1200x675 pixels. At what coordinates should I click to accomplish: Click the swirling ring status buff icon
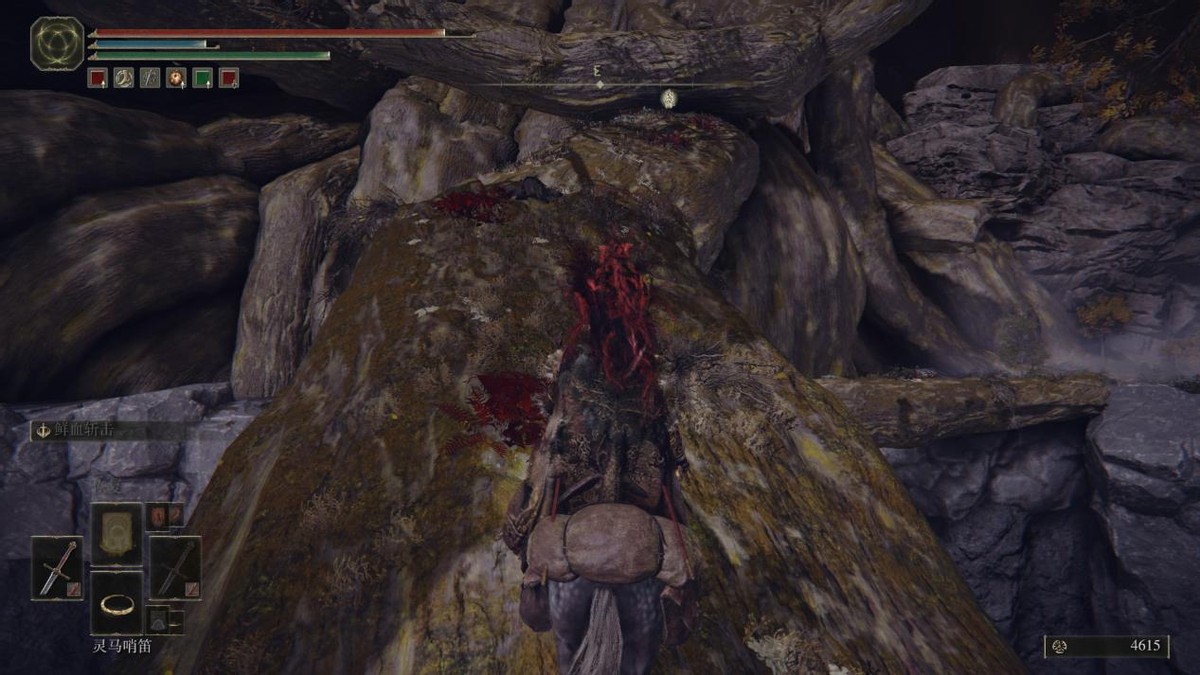pyautogui.click(x=124, y=77)
